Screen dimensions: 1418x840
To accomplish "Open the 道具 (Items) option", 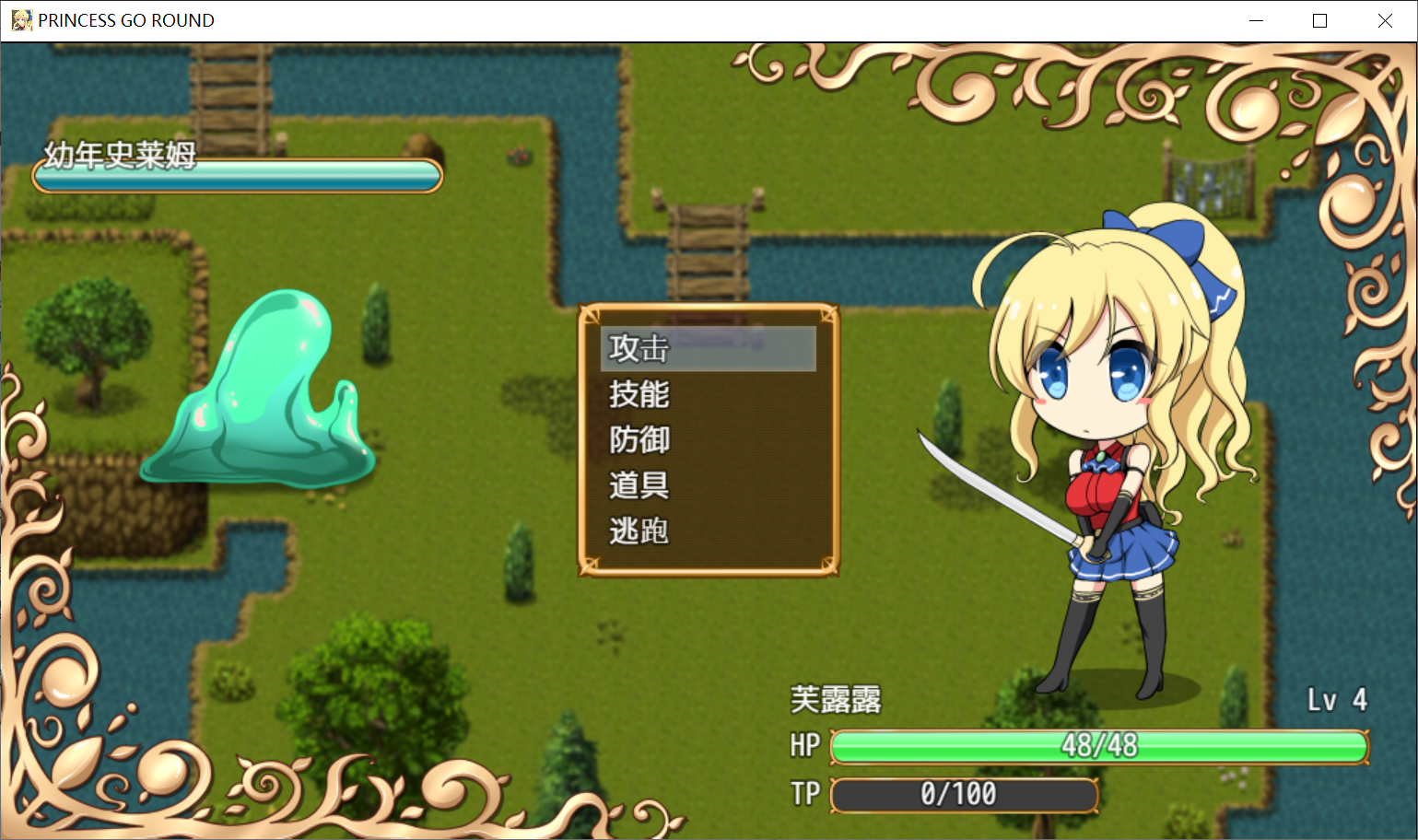I will (639, 485).
